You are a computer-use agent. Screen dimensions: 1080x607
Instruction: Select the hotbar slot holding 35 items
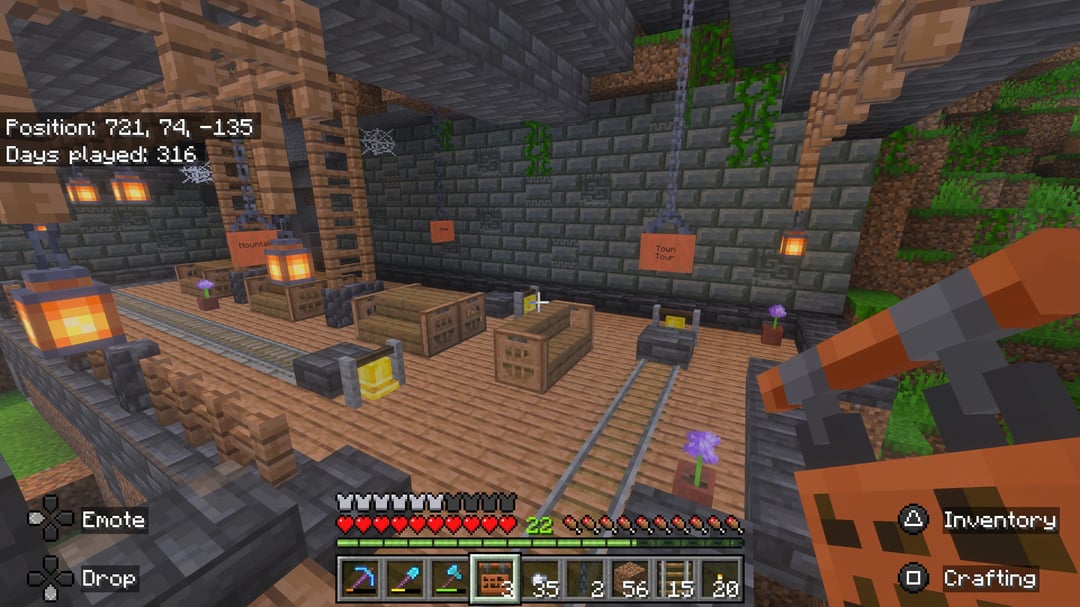click(x=540, y=579)
